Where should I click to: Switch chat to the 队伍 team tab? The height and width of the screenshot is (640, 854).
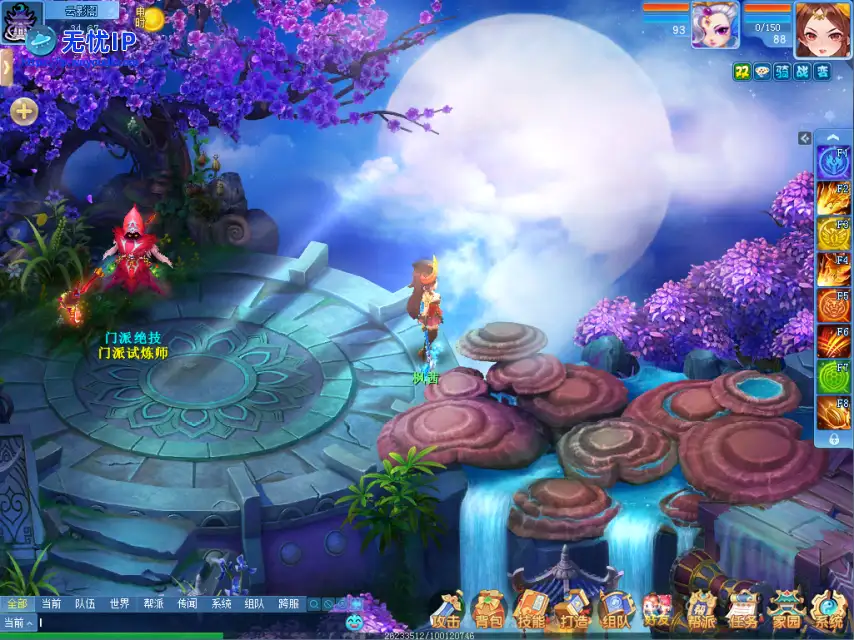click(x=85, y=604)
